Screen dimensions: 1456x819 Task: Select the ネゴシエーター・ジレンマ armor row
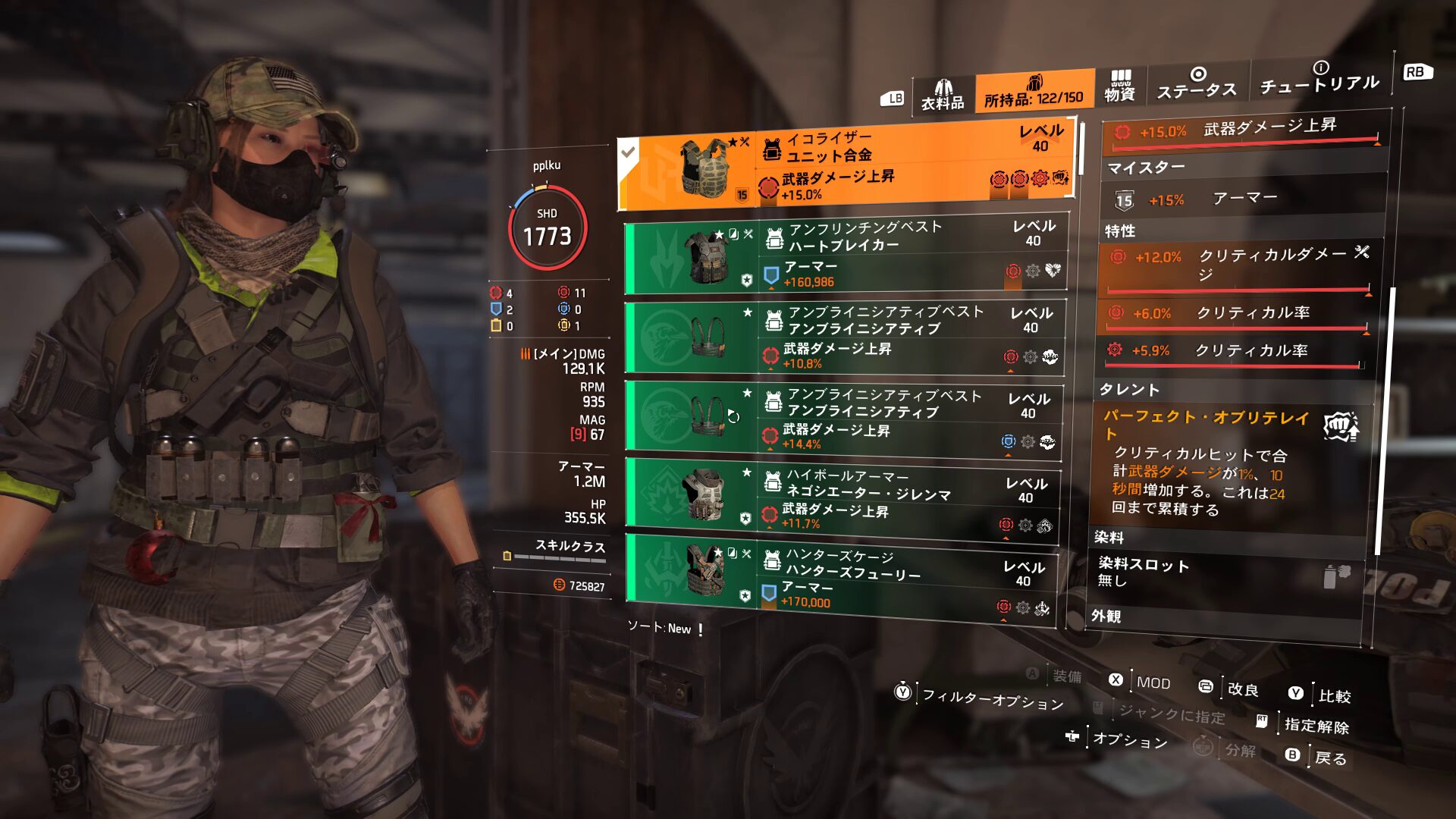[x=842, y=498]
